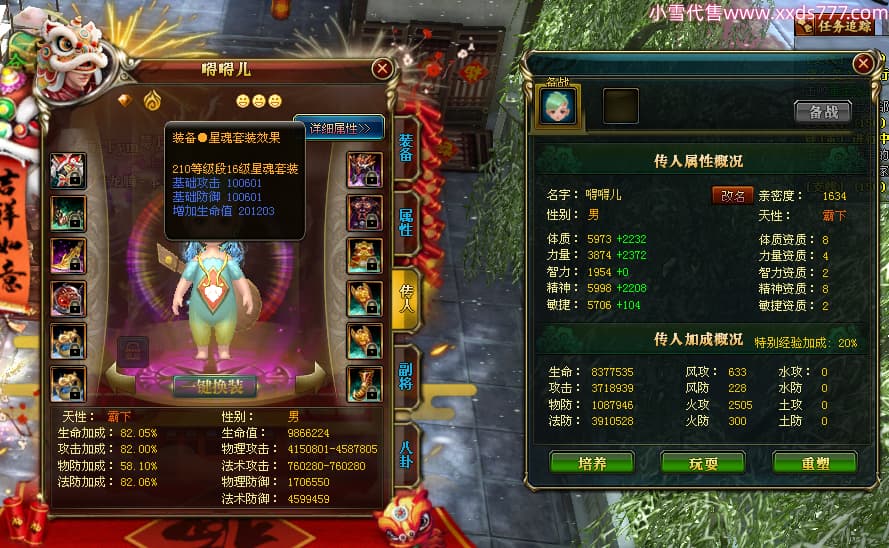The height and width of the screenshot is (548, 889).
Task: Close the heir attribute window
Action: (863, 64)
